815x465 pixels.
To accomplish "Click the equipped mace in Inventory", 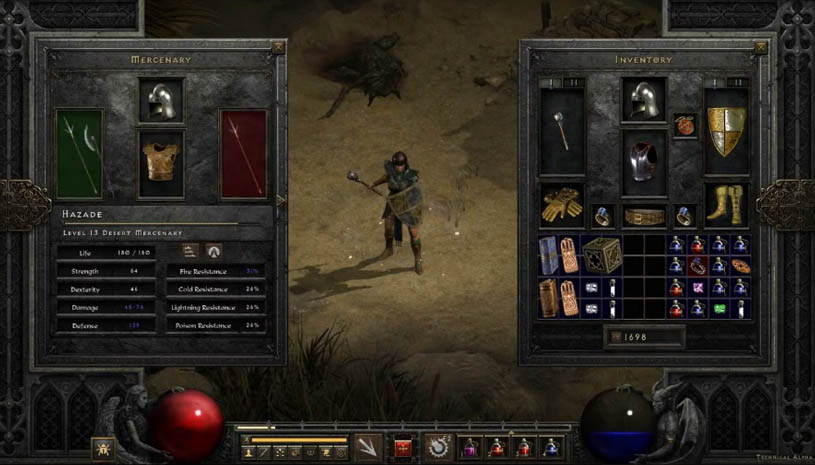I will pos(563,130).
